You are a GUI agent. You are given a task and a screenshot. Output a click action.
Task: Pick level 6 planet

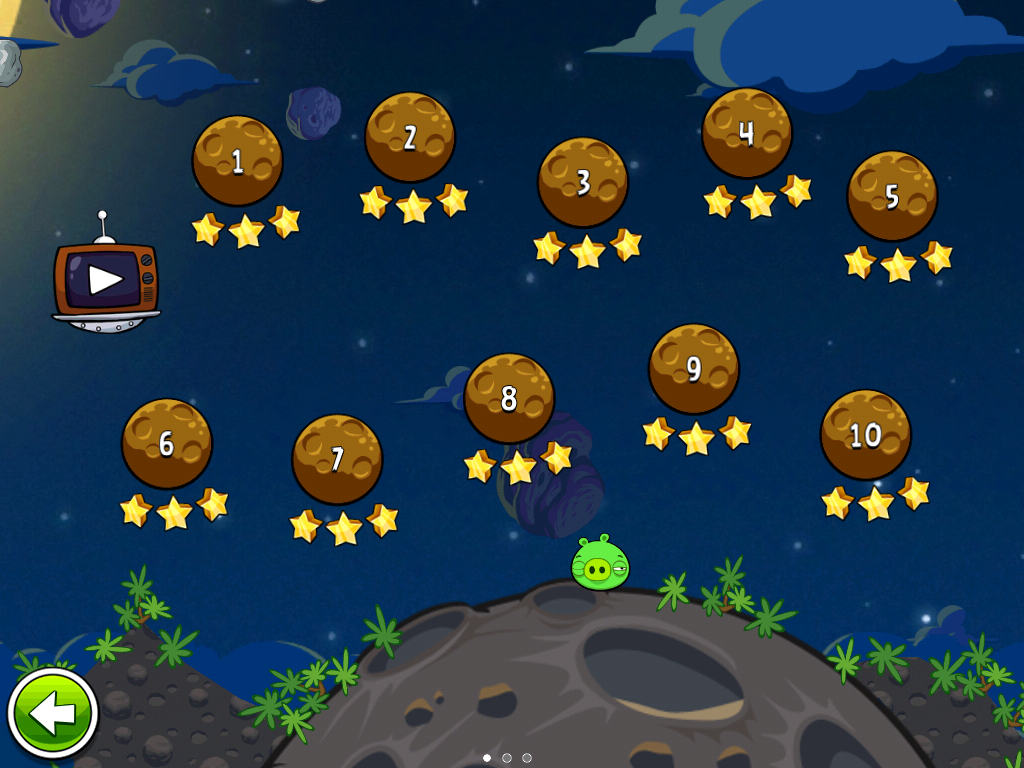[167, 443]
